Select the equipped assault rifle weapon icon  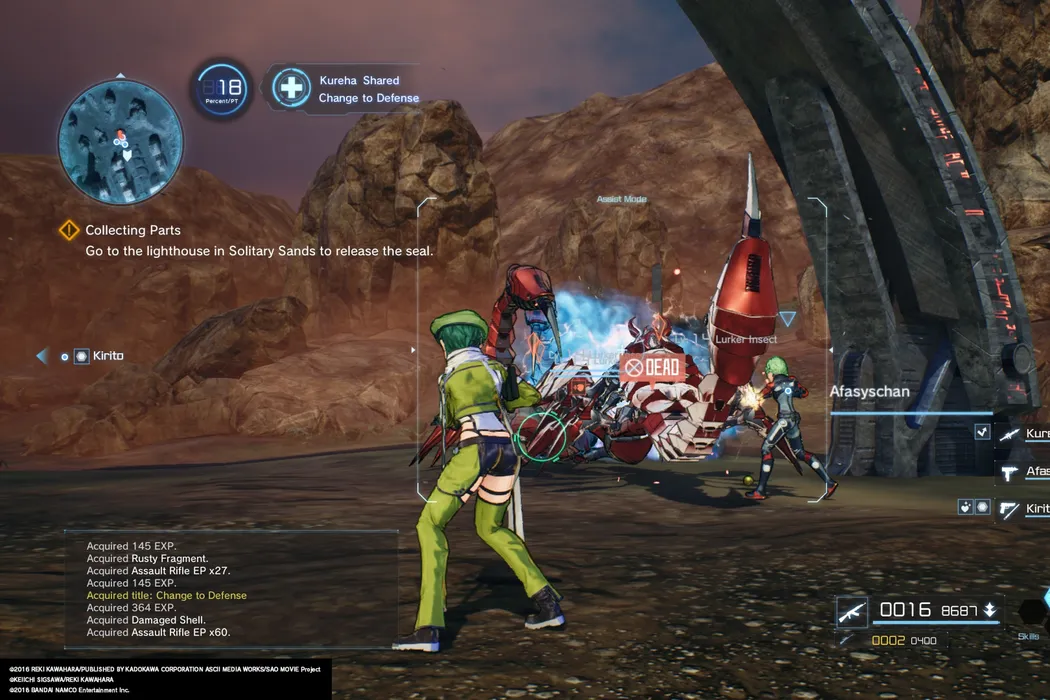[x=852, y=611]
